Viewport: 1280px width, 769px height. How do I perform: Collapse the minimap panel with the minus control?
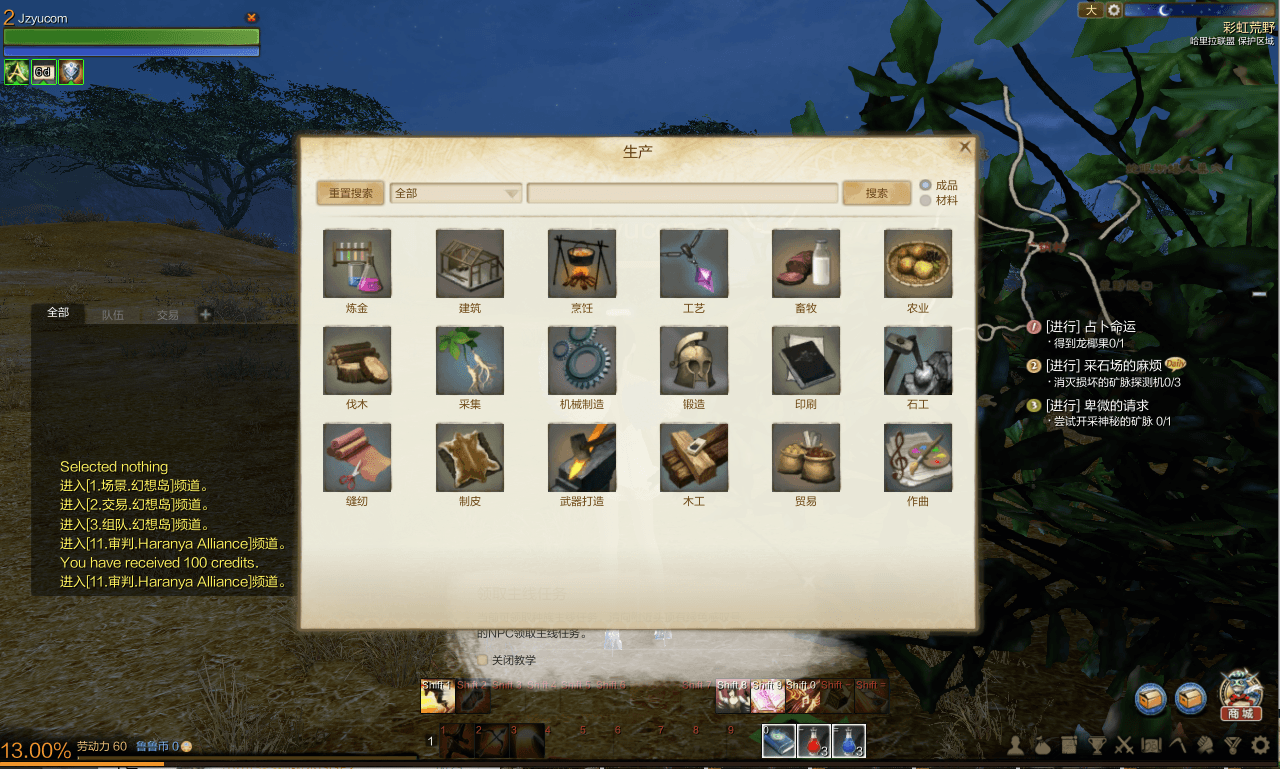tap(1261, 293)
